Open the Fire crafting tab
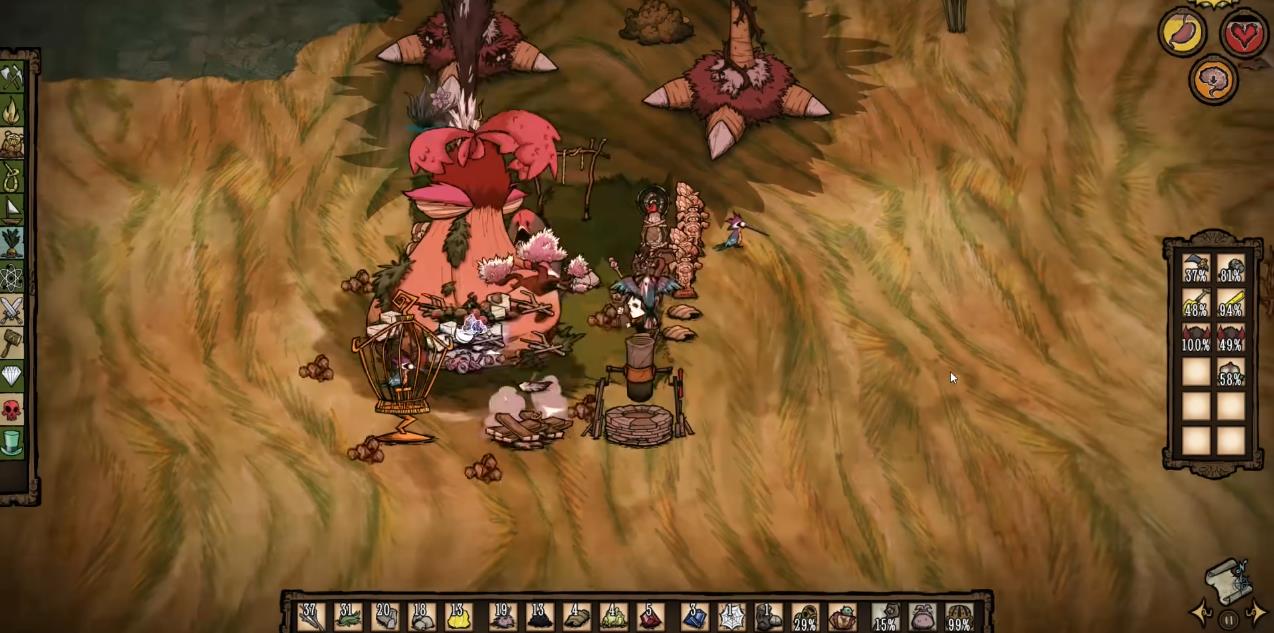Image resolution: width=1274 pixels, height=633 pixels. [x=12, y=110]
